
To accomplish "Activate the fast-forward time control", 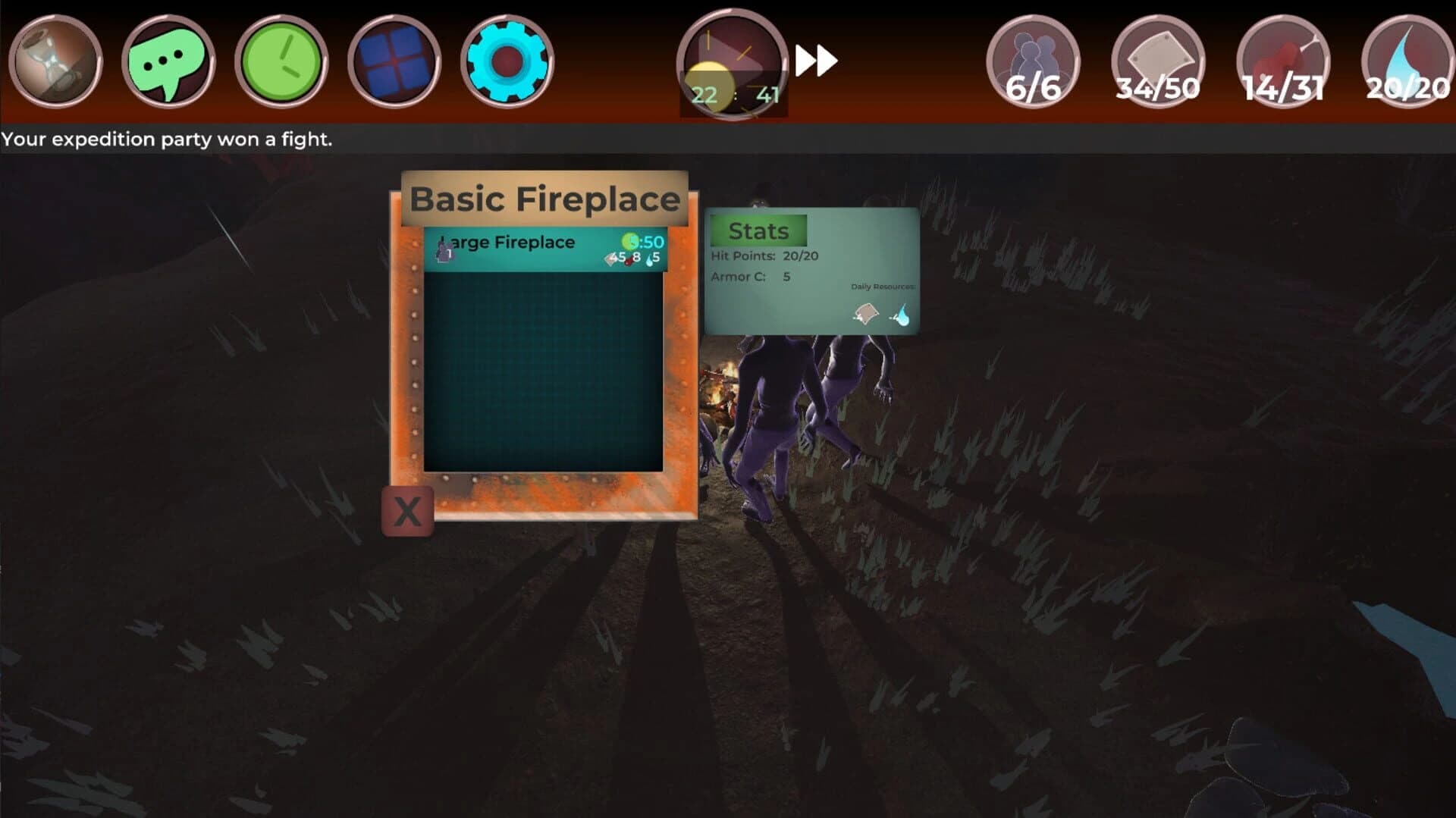I will click(817, 61).
